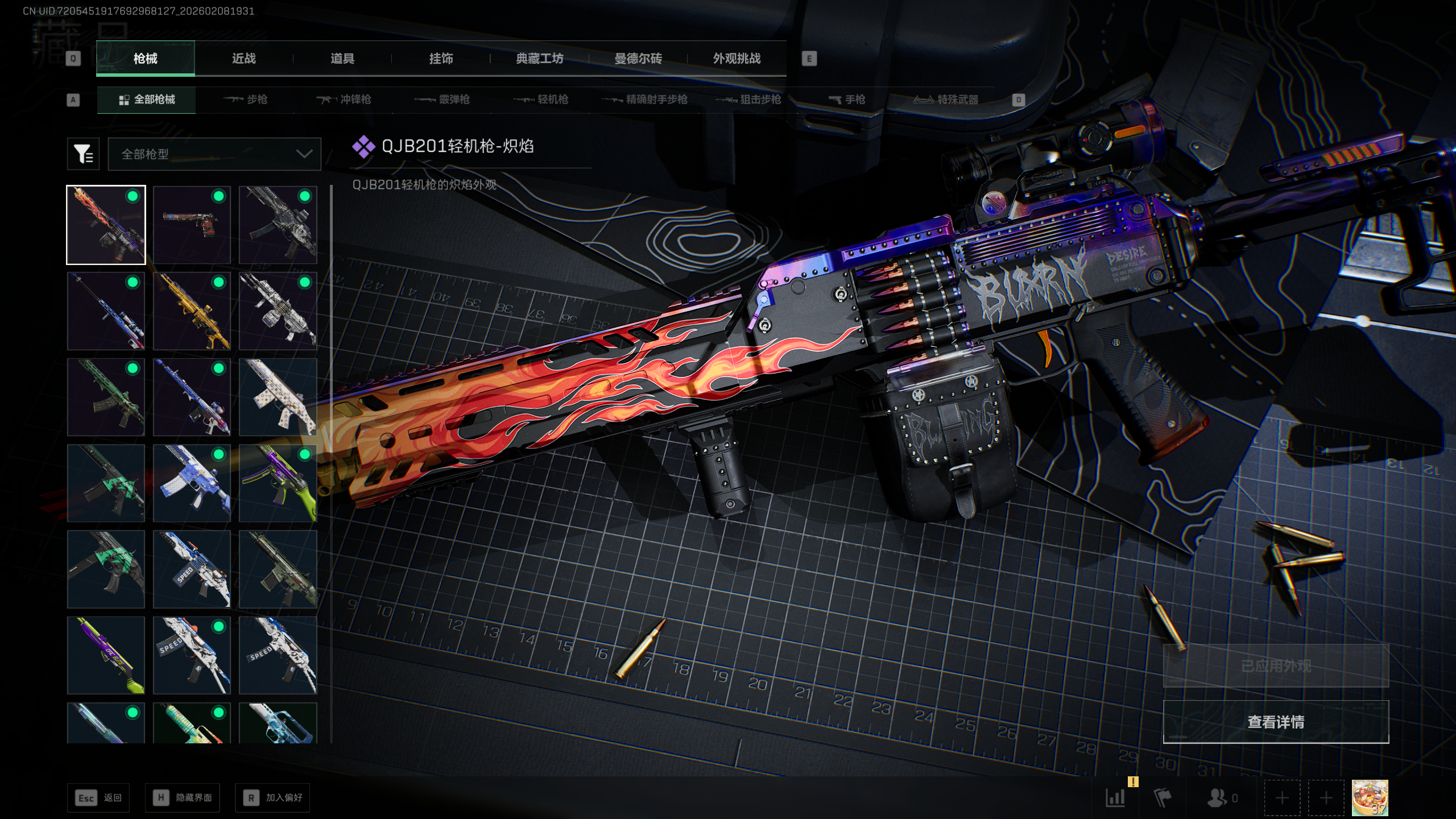Open the 全部枪型 weapon type dropdown
The width and height of the screenshot is (1456, 819).
point(214,154)
